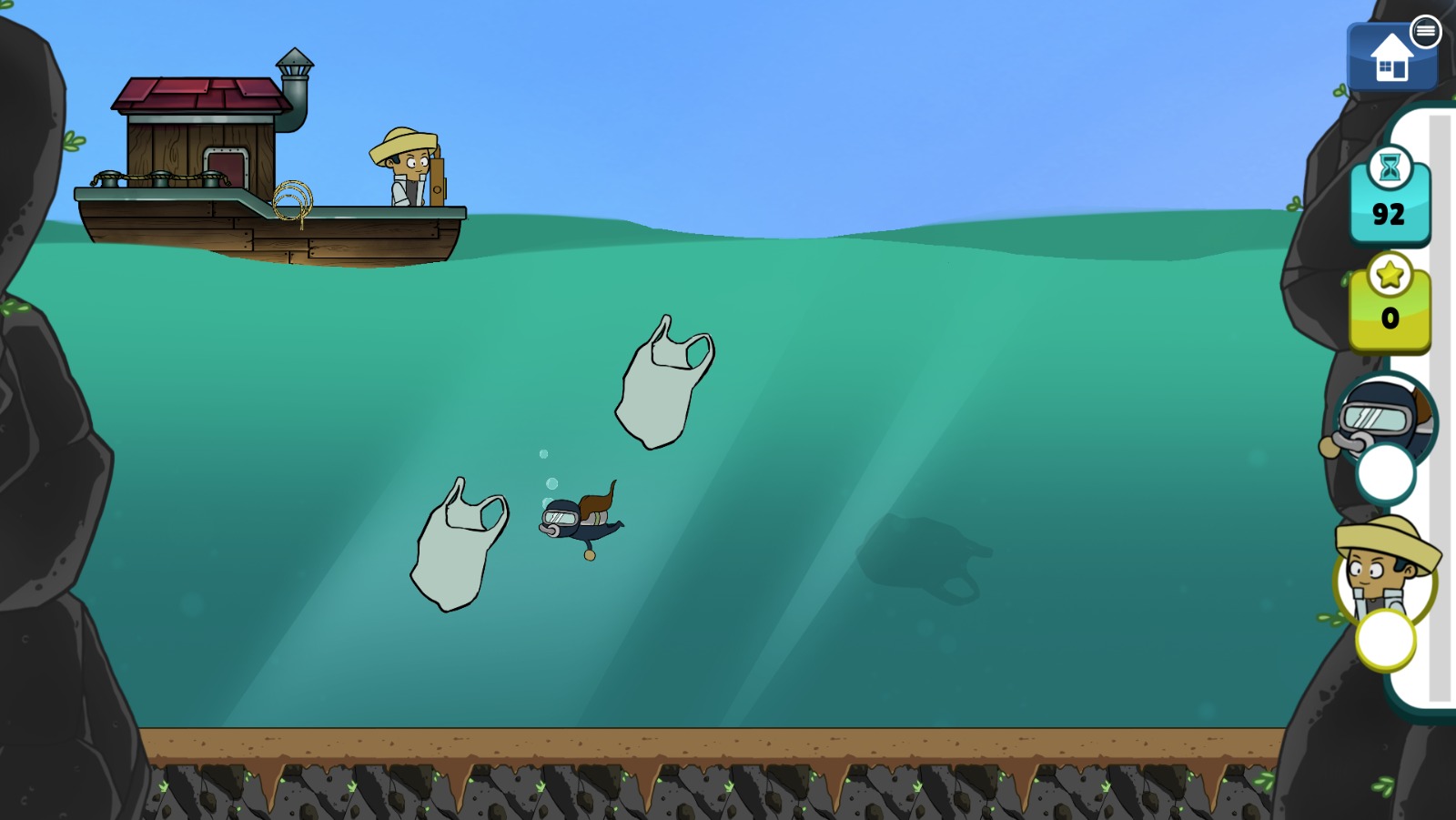
Task: Select the scuba diver character portrait
Action: [x=1383, y=420]
